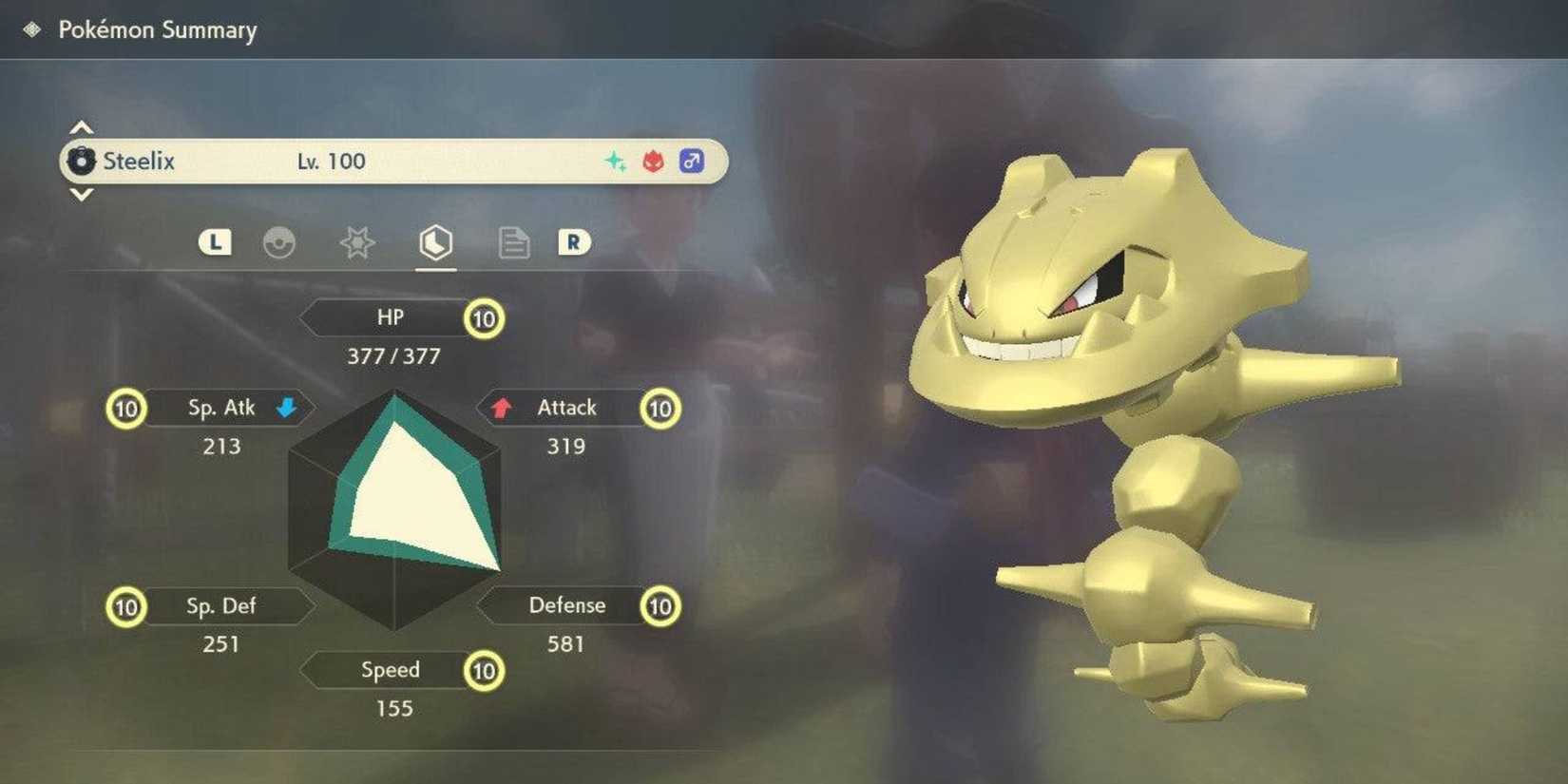Open the Poké Ball info tab icon
The width and height of the screenshot is (1568, 784).
point(280,244)
